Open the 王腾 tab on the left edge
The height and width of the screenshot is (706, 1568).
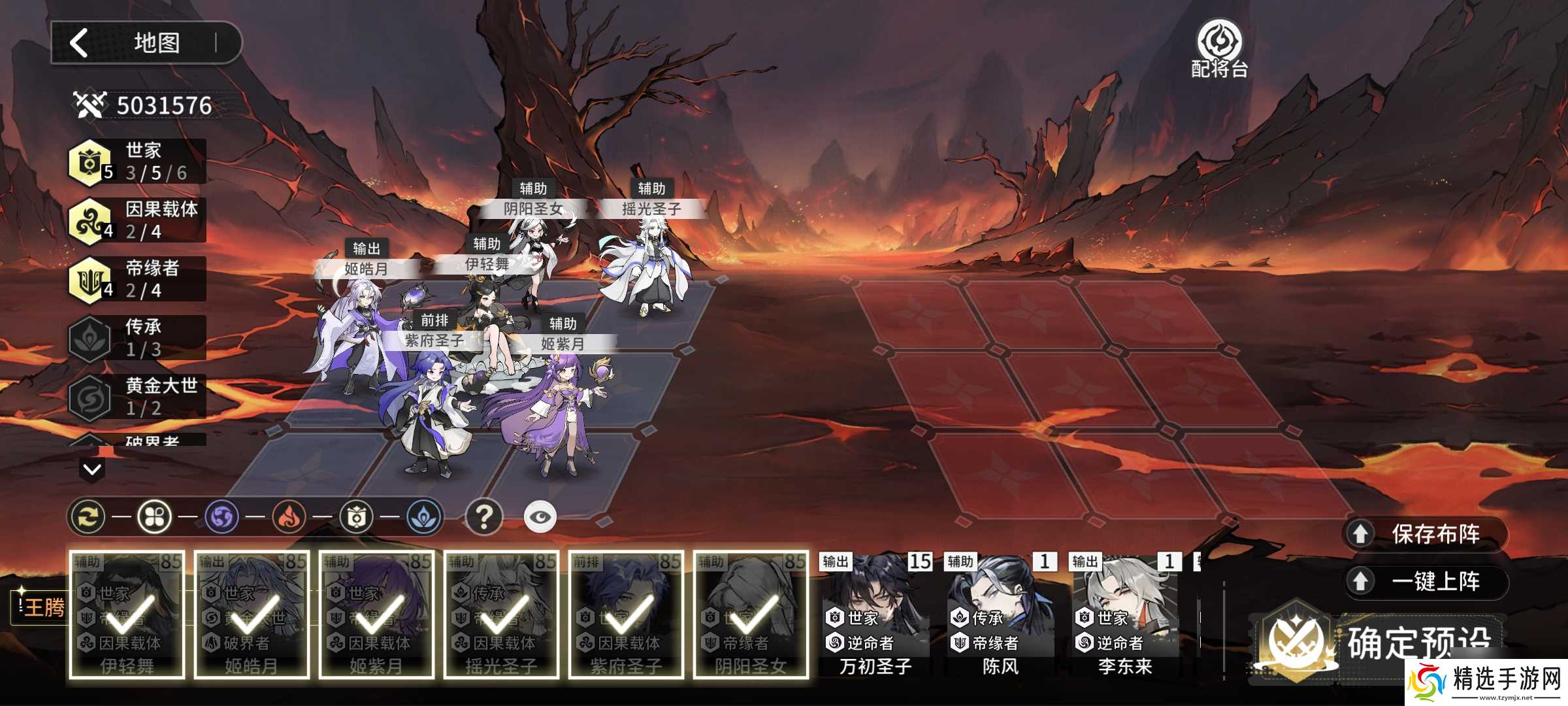(x=42, y=608)
